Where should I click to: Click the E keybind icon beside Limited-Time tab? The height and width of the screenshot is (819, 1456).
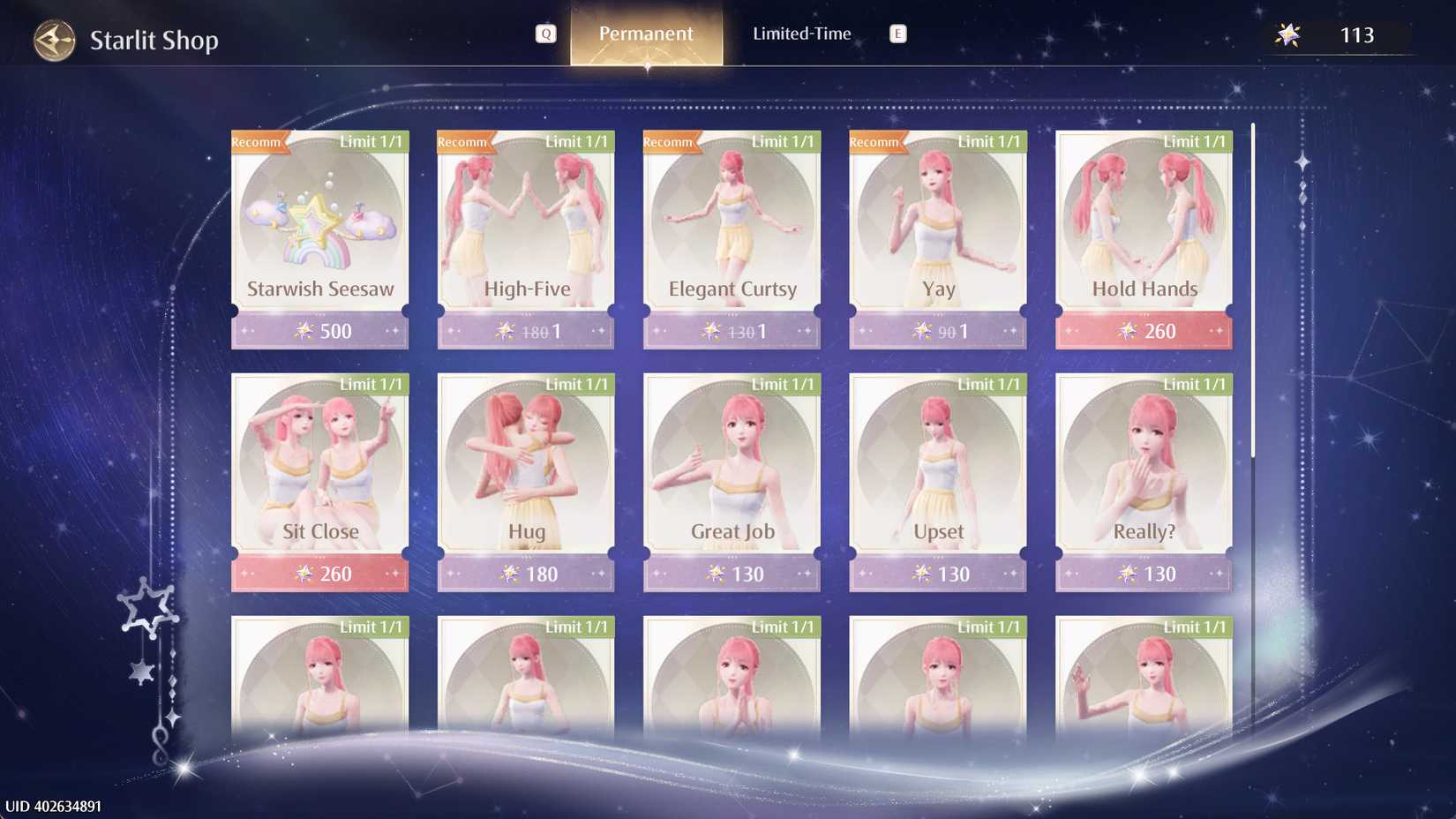[897, 33]
